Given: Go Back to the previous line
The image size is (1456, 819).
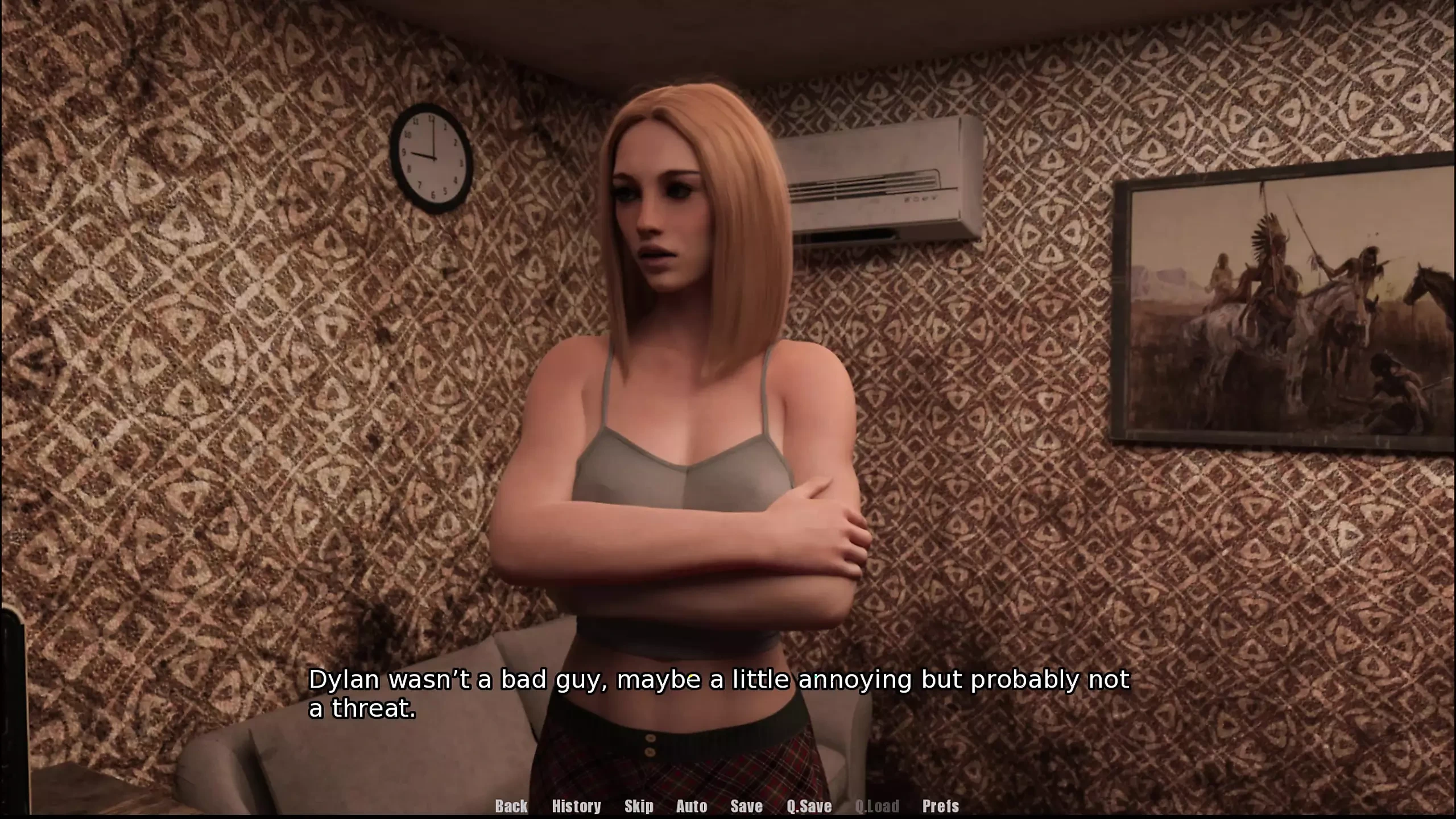Looking at the screenshot, I should pyautogui.click(x=511, y=806).
